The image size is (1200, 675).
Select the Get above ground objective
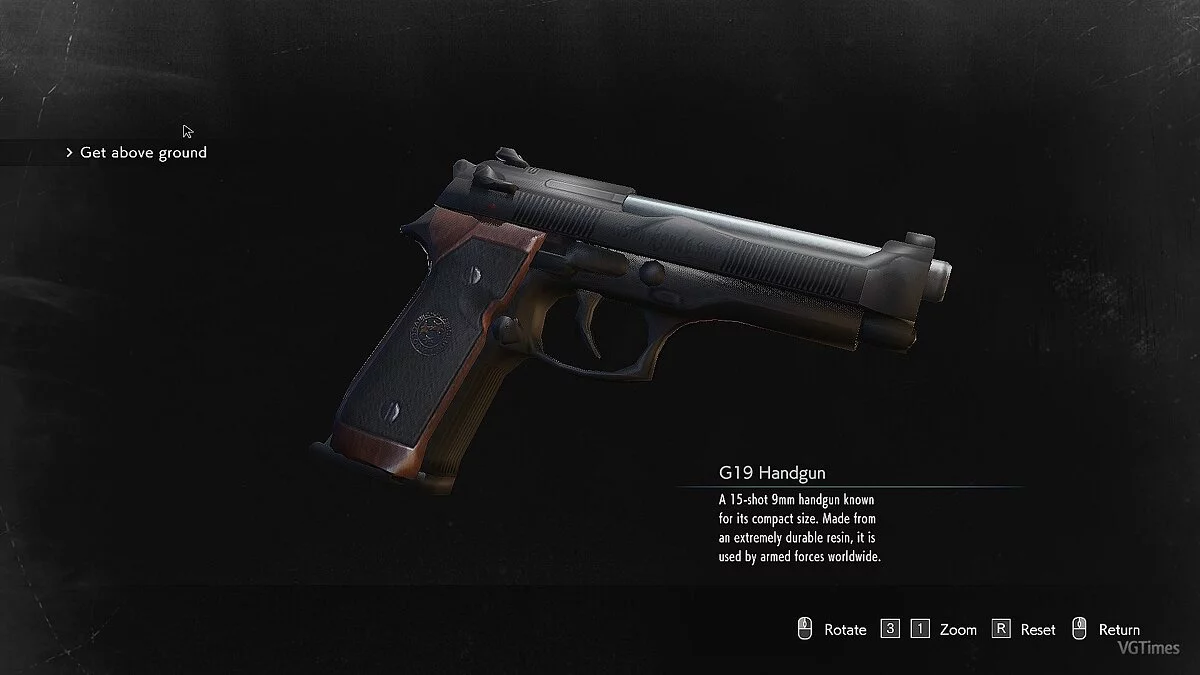click(142, 153)
